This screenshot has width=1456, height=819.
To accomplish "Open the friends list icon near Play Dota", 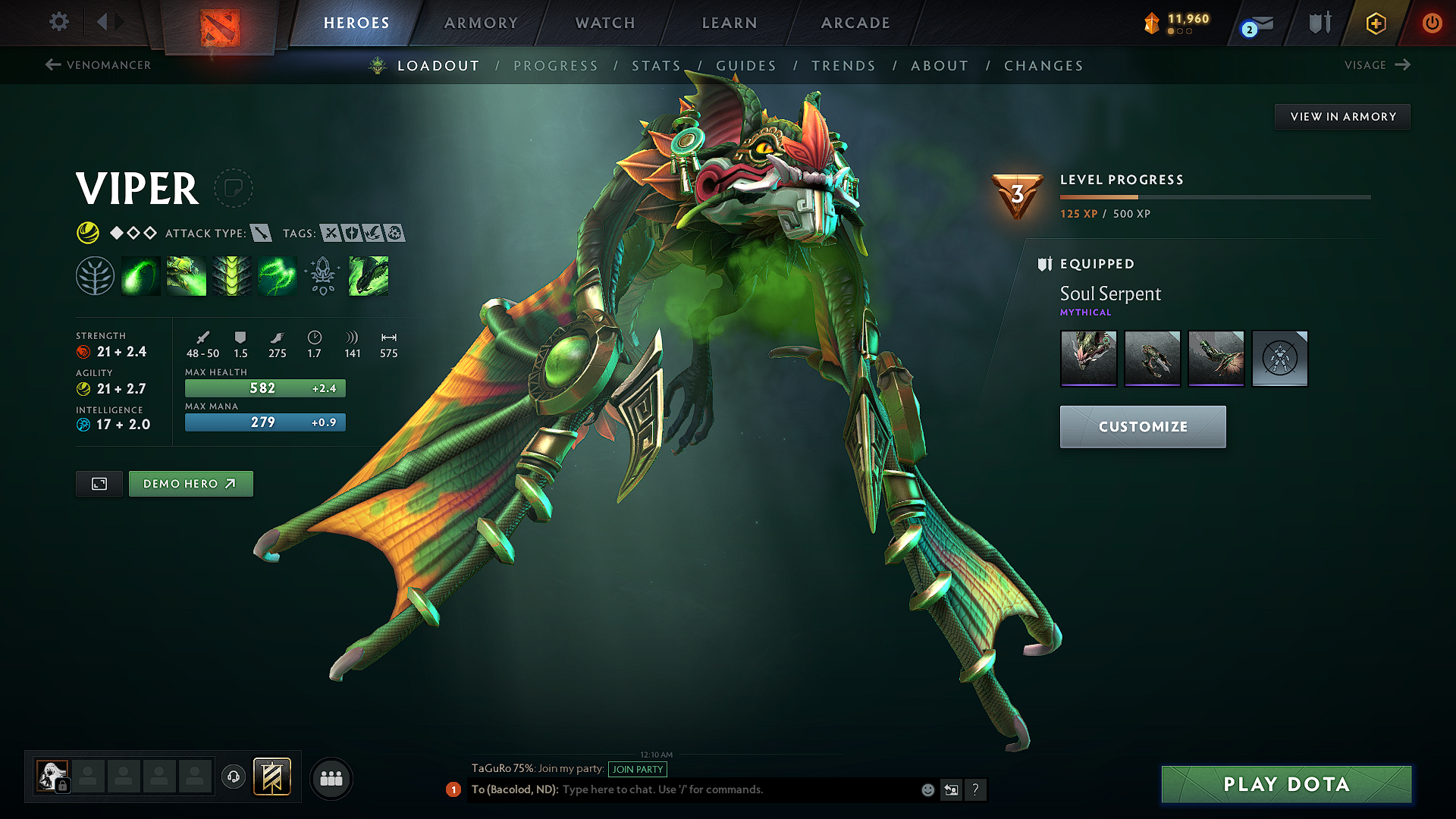I will (331, 777).
